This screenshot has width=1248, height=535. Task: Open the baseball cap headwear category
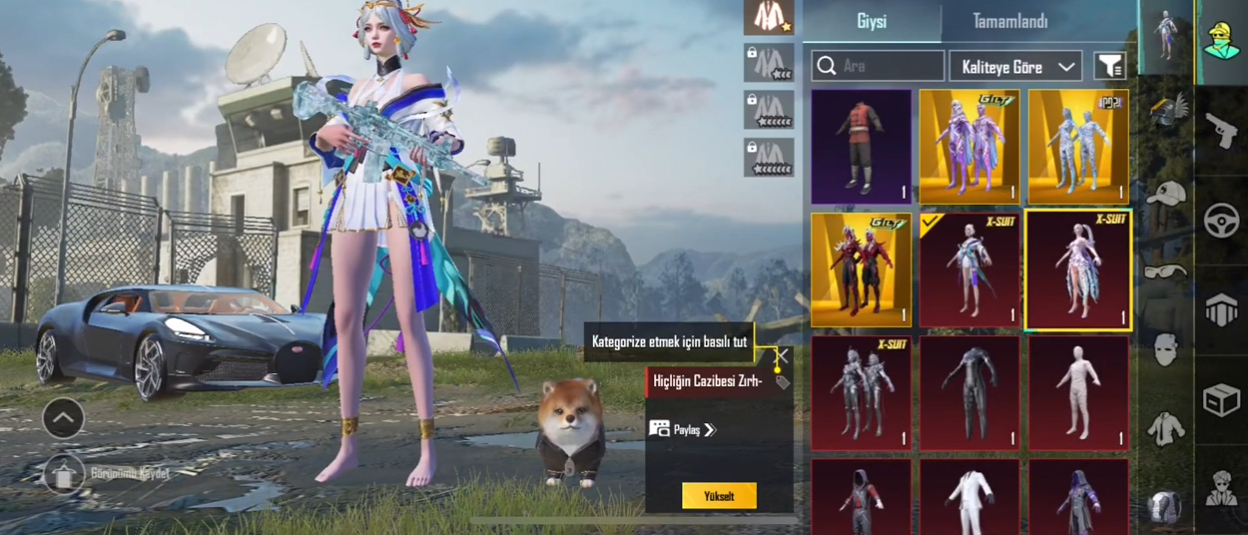[x=1166, y=194]
